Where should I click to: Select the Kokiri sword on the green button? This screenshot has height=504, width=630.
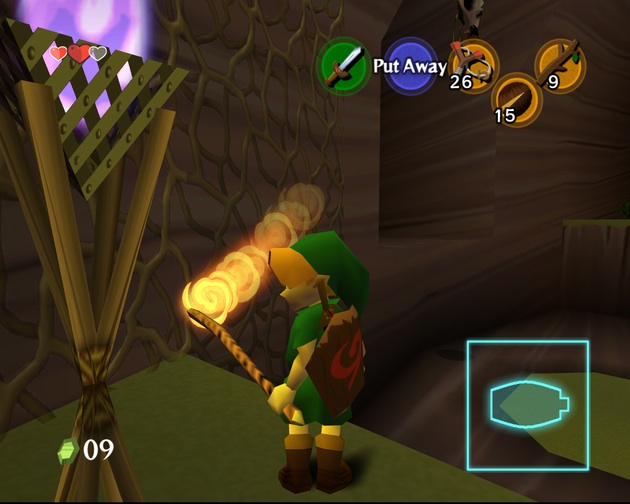point(343,66)
